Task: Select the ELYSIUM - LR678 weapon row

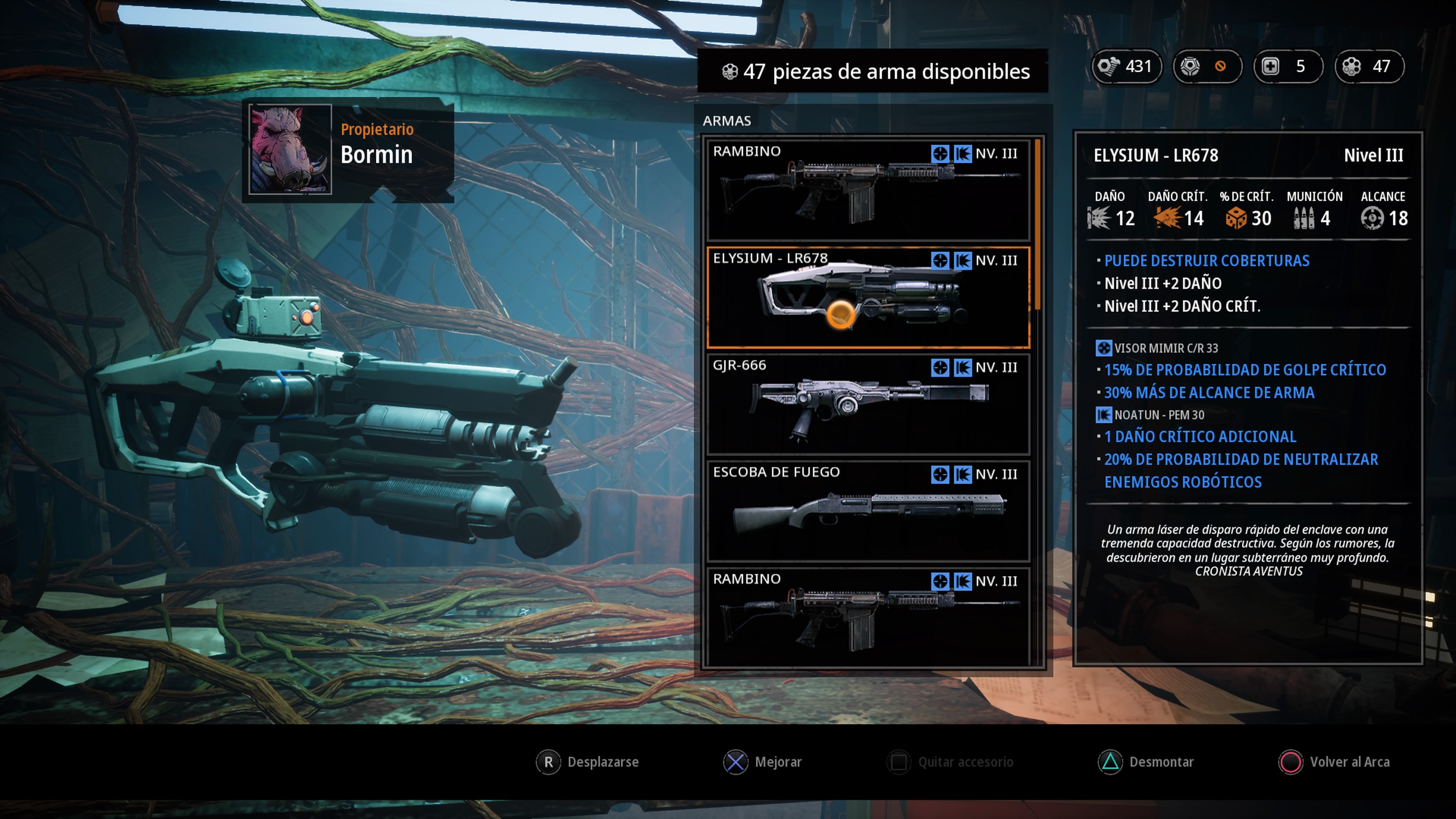Action: [x=868, y=297]
